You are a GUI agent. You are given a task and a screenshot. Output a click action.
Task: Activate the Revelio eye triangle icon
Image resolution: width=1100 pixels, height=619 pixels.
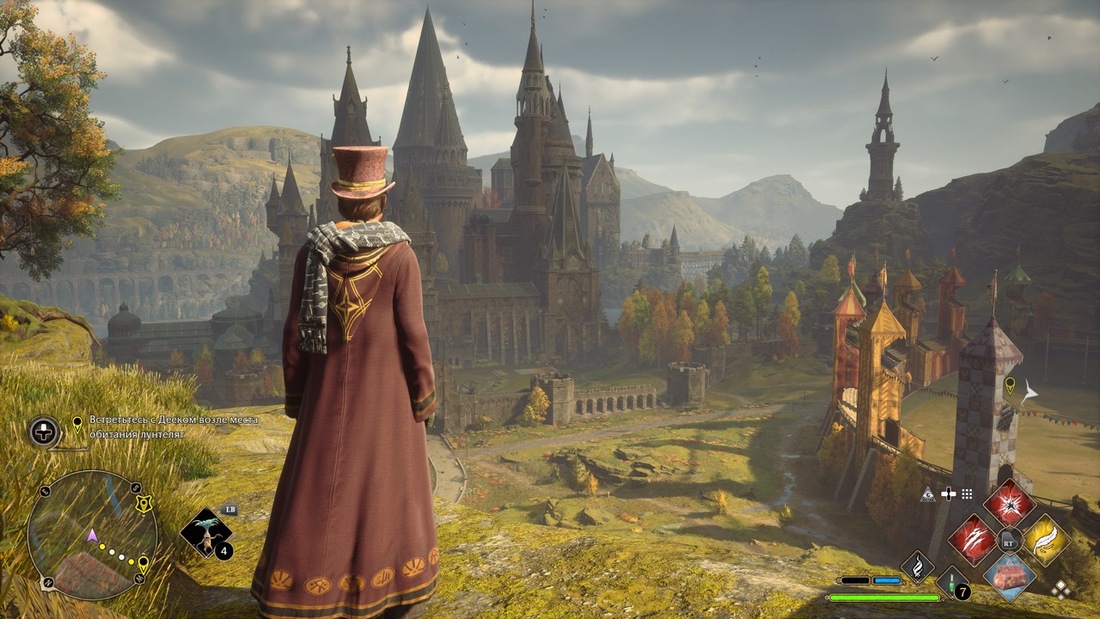(x=928, y=494)
